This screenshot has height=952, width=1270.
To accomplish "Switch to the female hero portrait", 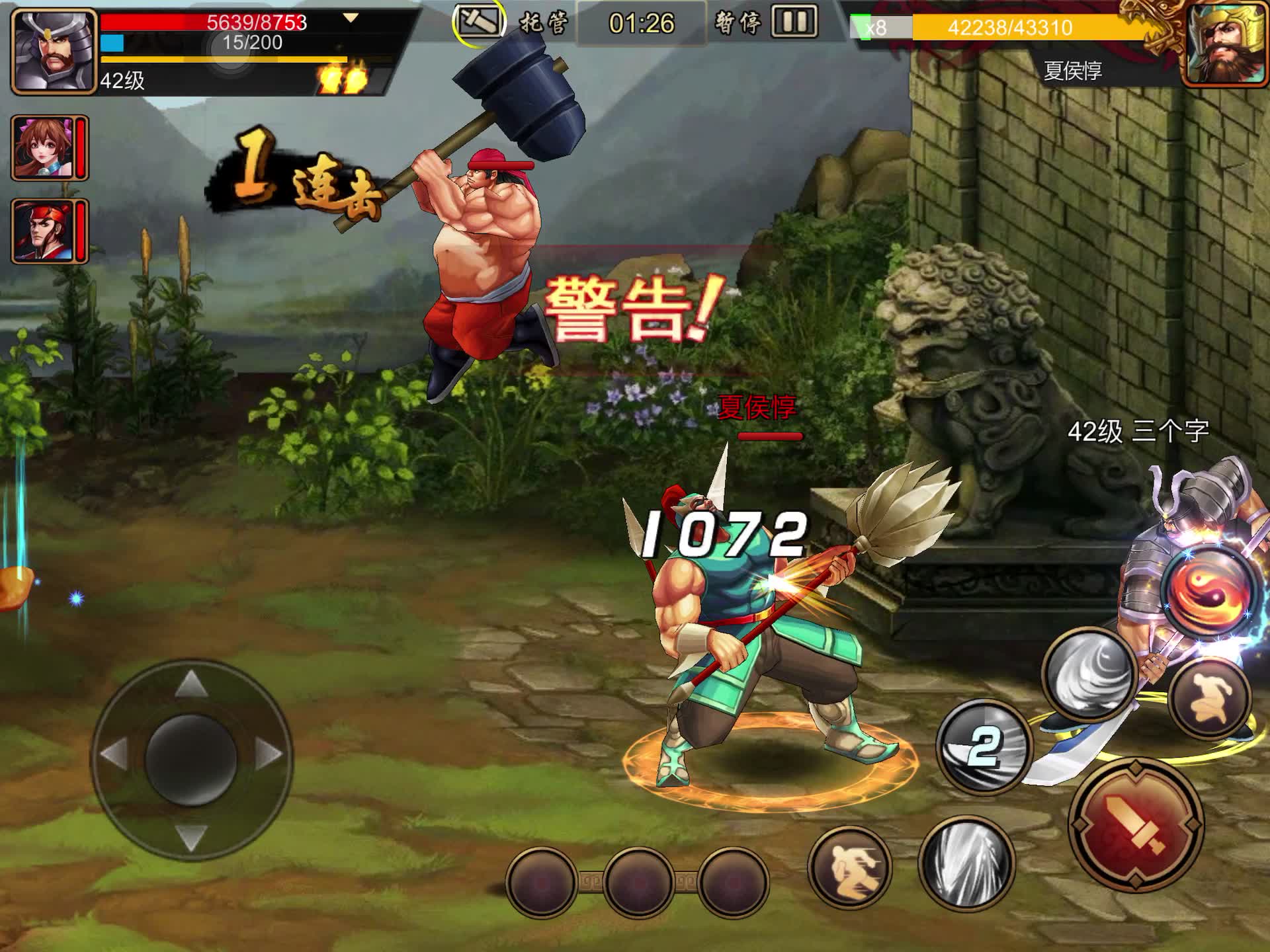I will [x=44, y=148].
